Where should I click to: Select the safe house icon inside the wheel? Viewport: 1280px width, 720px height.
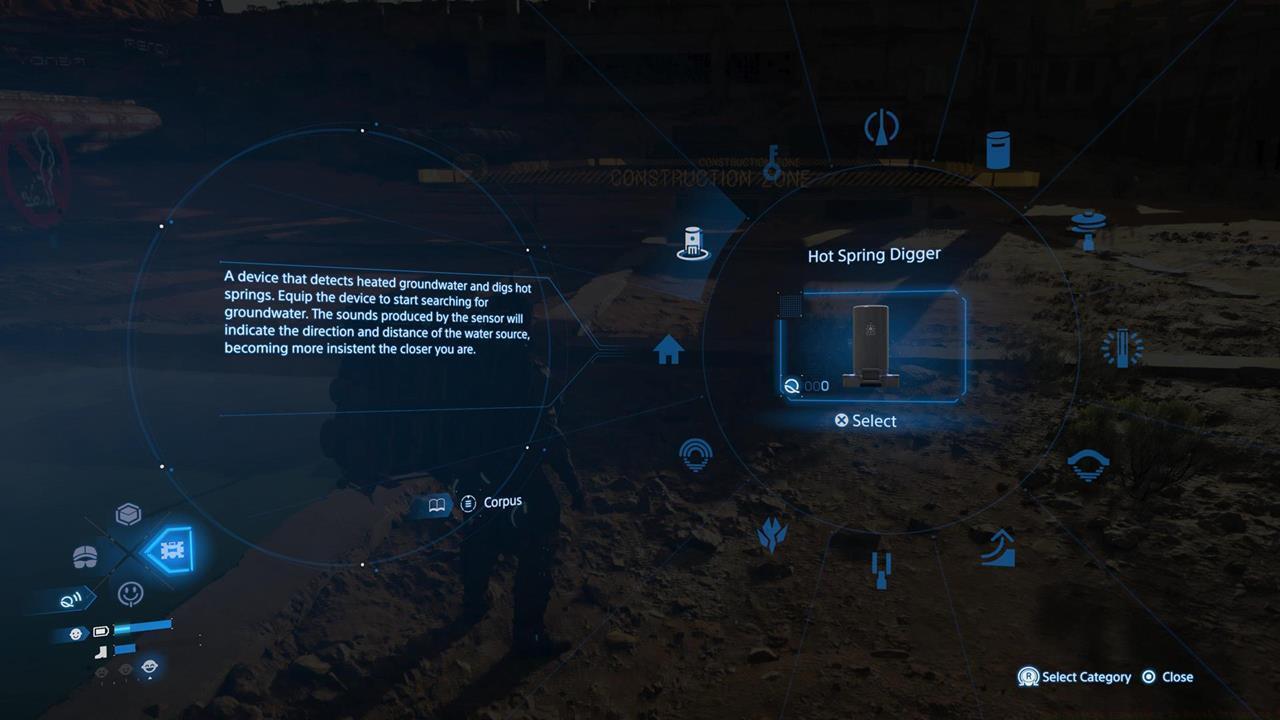tap(669, 350)
